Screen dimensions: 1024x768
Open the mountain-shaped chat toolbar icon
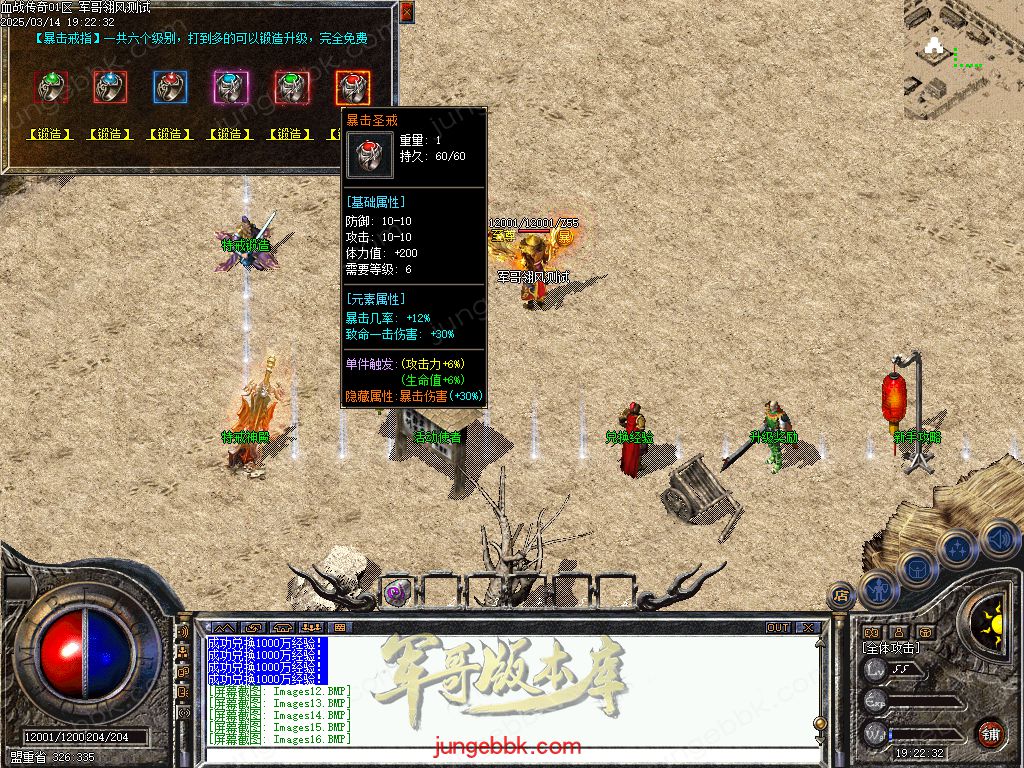coord(225,628)
